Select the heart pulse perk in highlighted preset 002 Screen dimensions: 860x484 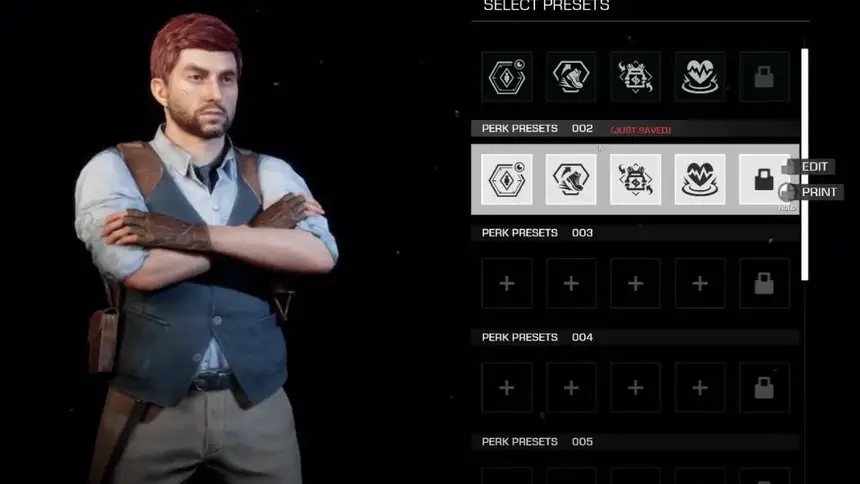tap(700, 180)
